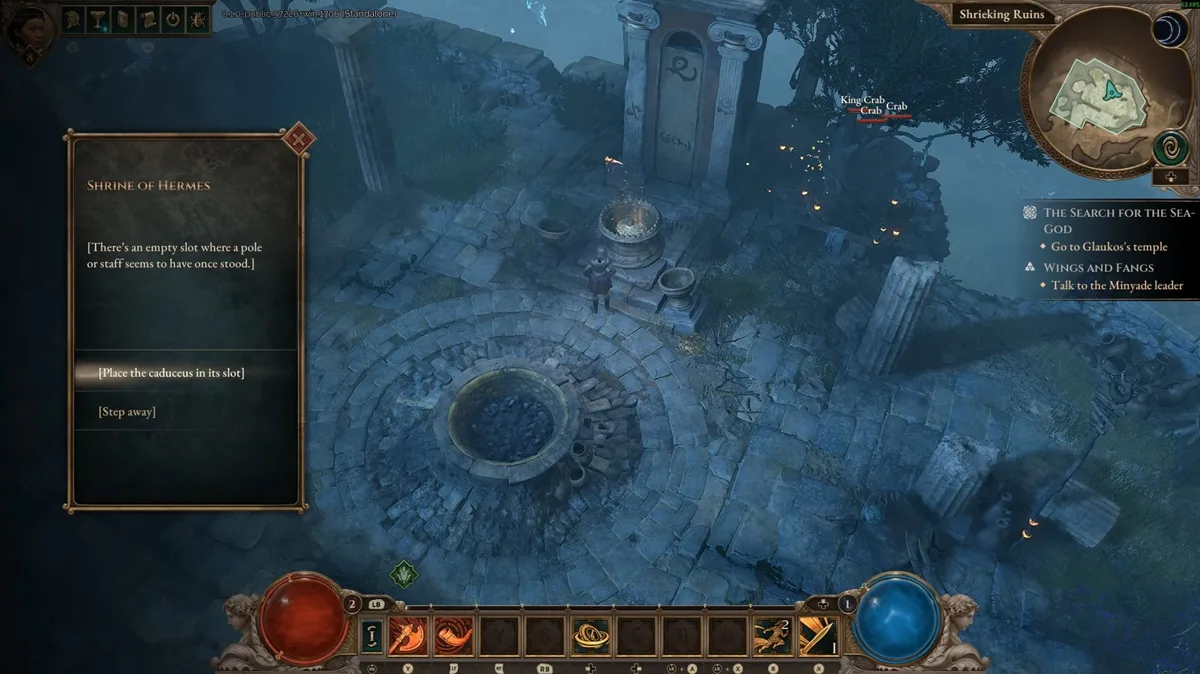Image resolution: width=1200 pixels, height=674 pixels.
Task: Select the 'Step away' dialogue option
Action: click(127, 412)
